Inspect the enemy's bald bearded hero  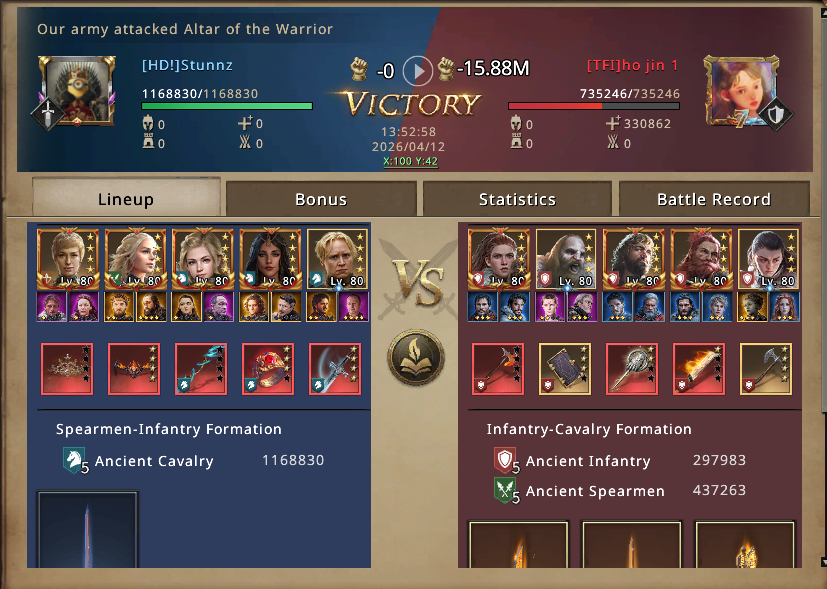pos(565,258)
